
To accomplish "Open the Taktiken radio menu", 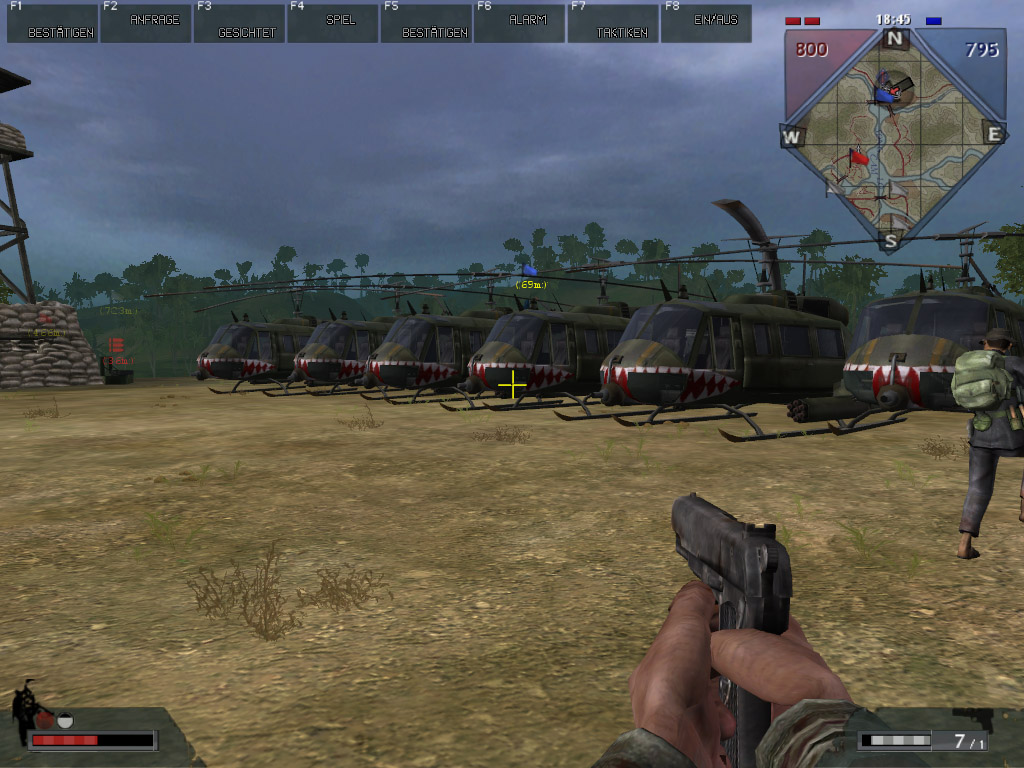I will click(613, 23).
